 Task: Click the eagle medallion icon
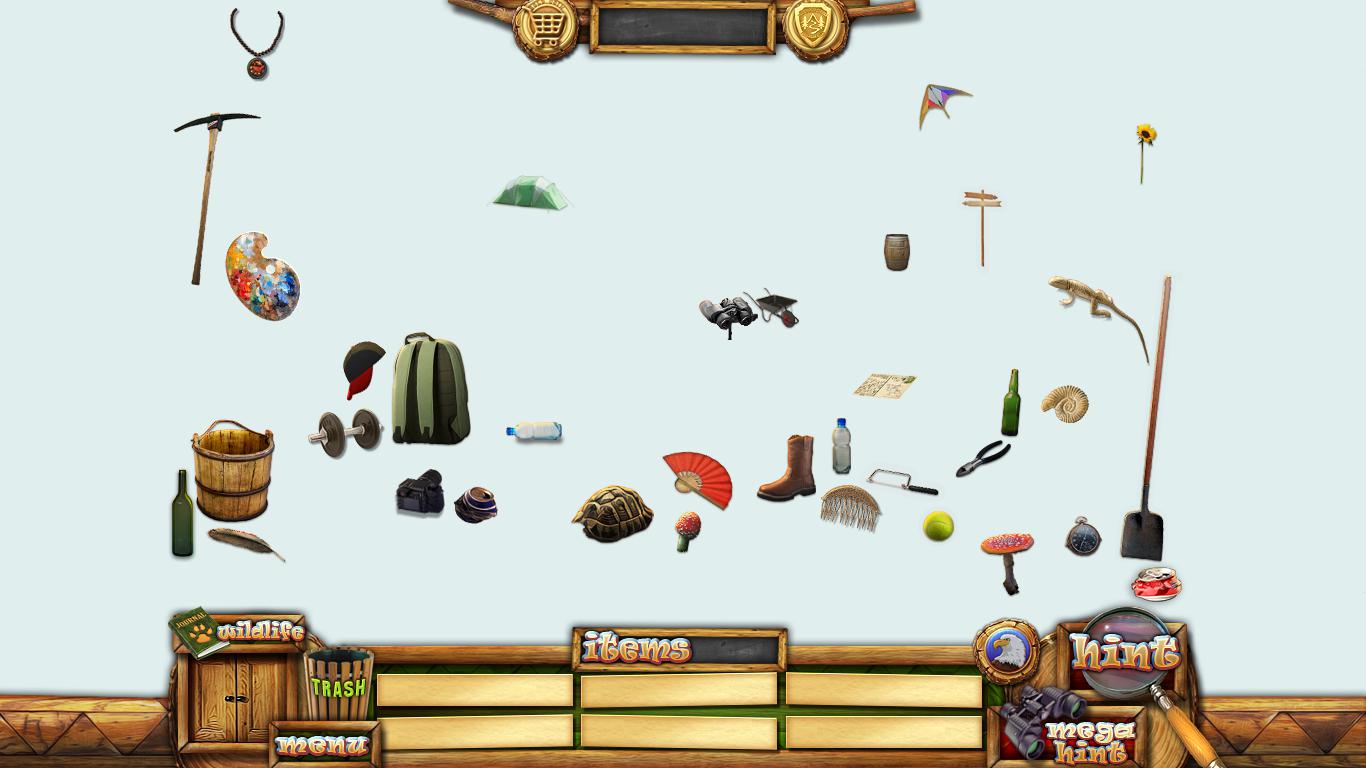[x=1006, y=651]
